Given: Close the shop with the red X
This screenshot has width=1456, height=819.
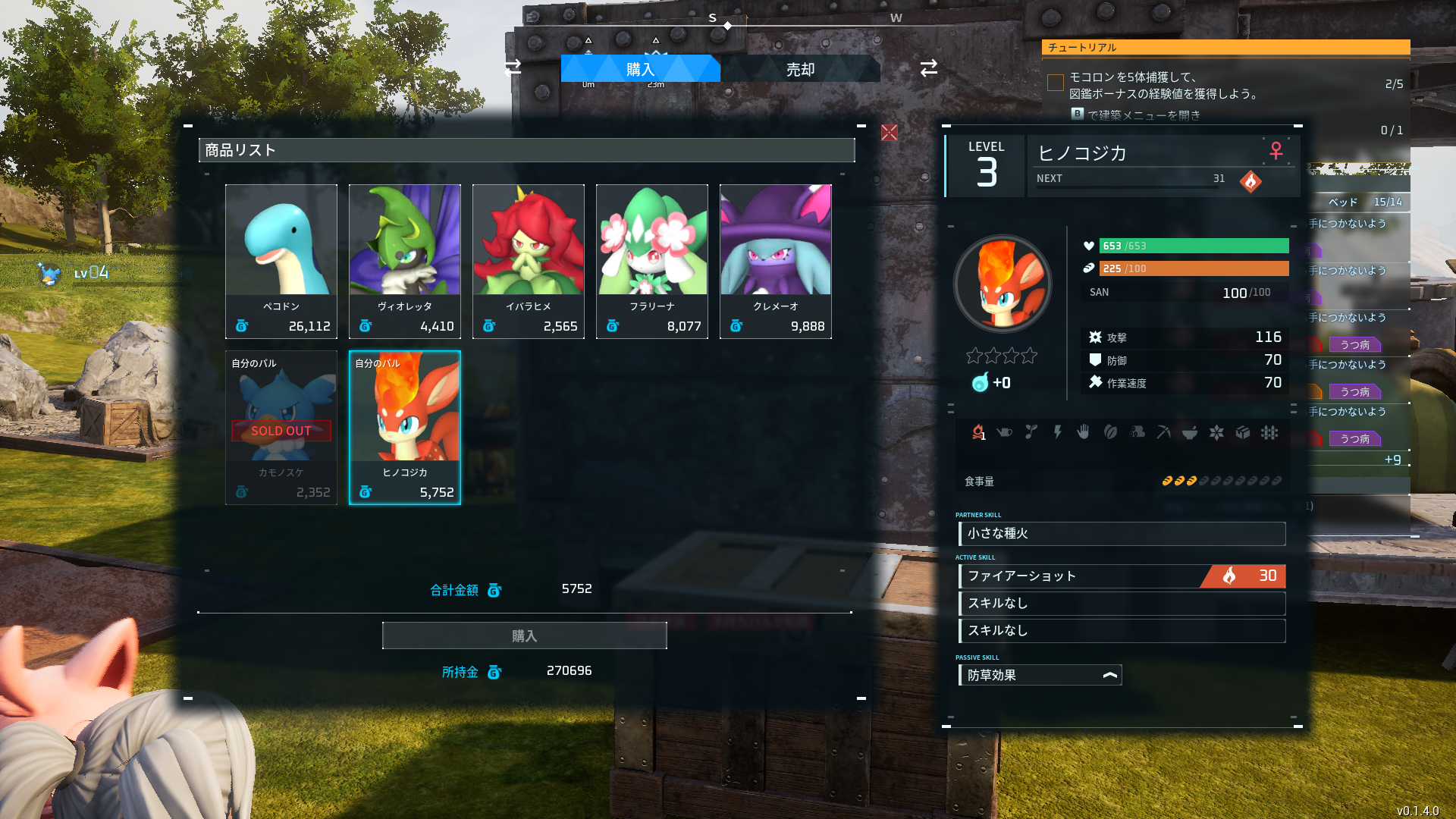Looking at the screenshot, I should coord(890,133).
